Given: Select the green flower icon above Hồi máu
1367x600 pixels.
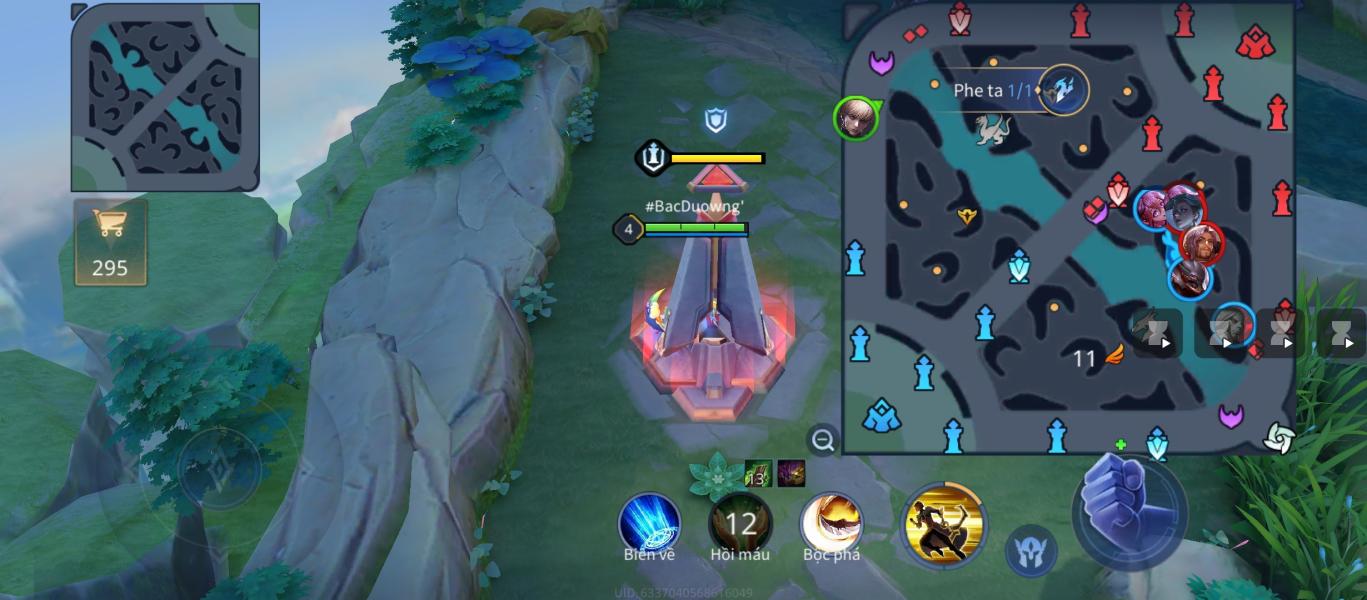Looking at the screenshot, I should pyautogui.click(x=717, y=476).
